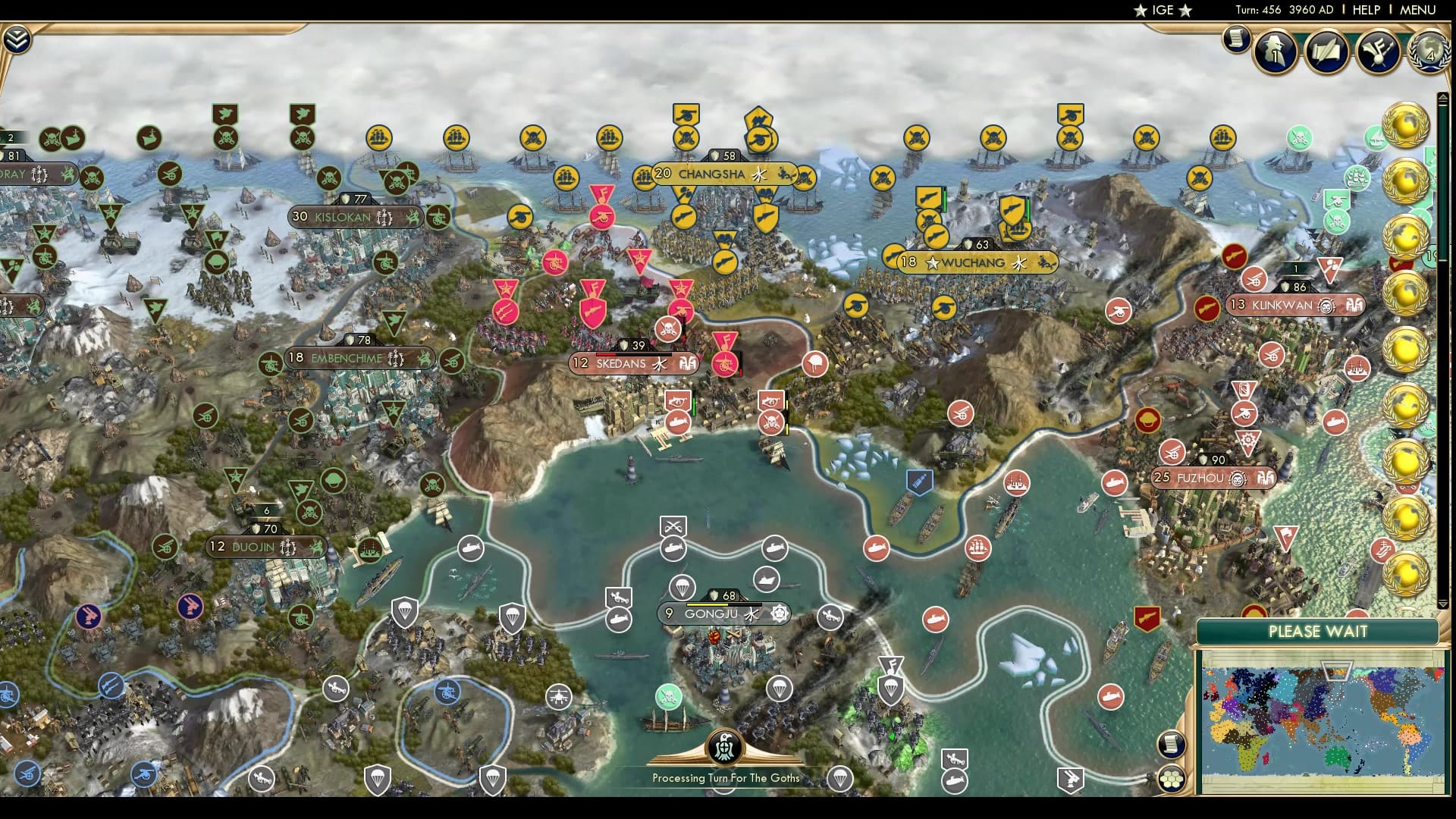Viewport: 1456px width, 819px height.
Task: Toggle the hex grid strategic view button
Action: [x=1172, y=779]
